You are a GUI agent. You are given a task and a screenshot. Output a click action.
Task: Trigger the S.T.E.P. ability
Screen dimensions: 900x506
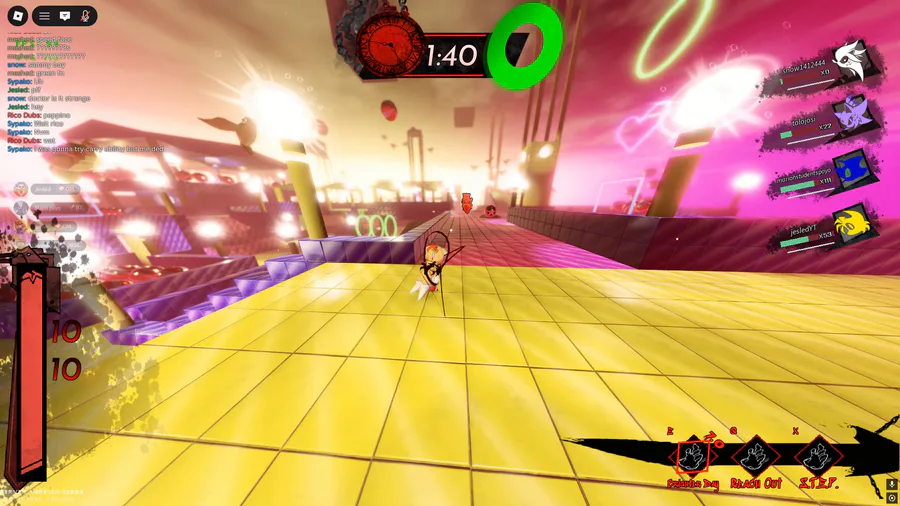click(818, 458)
